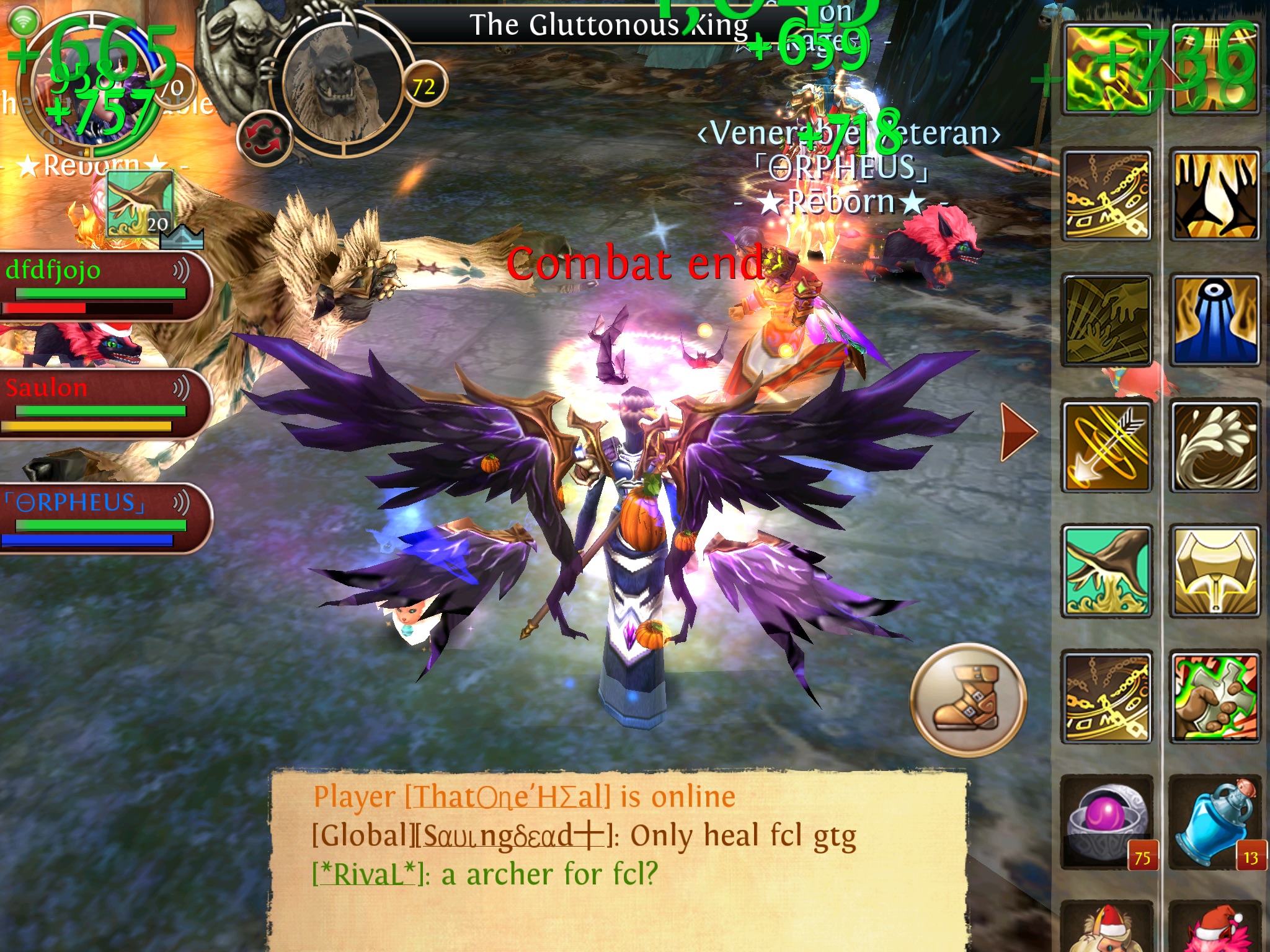This screenshot has height=952, width=1270.
Task: Expand the red arrow skill bar toggle
Action: coord(1018,432)
